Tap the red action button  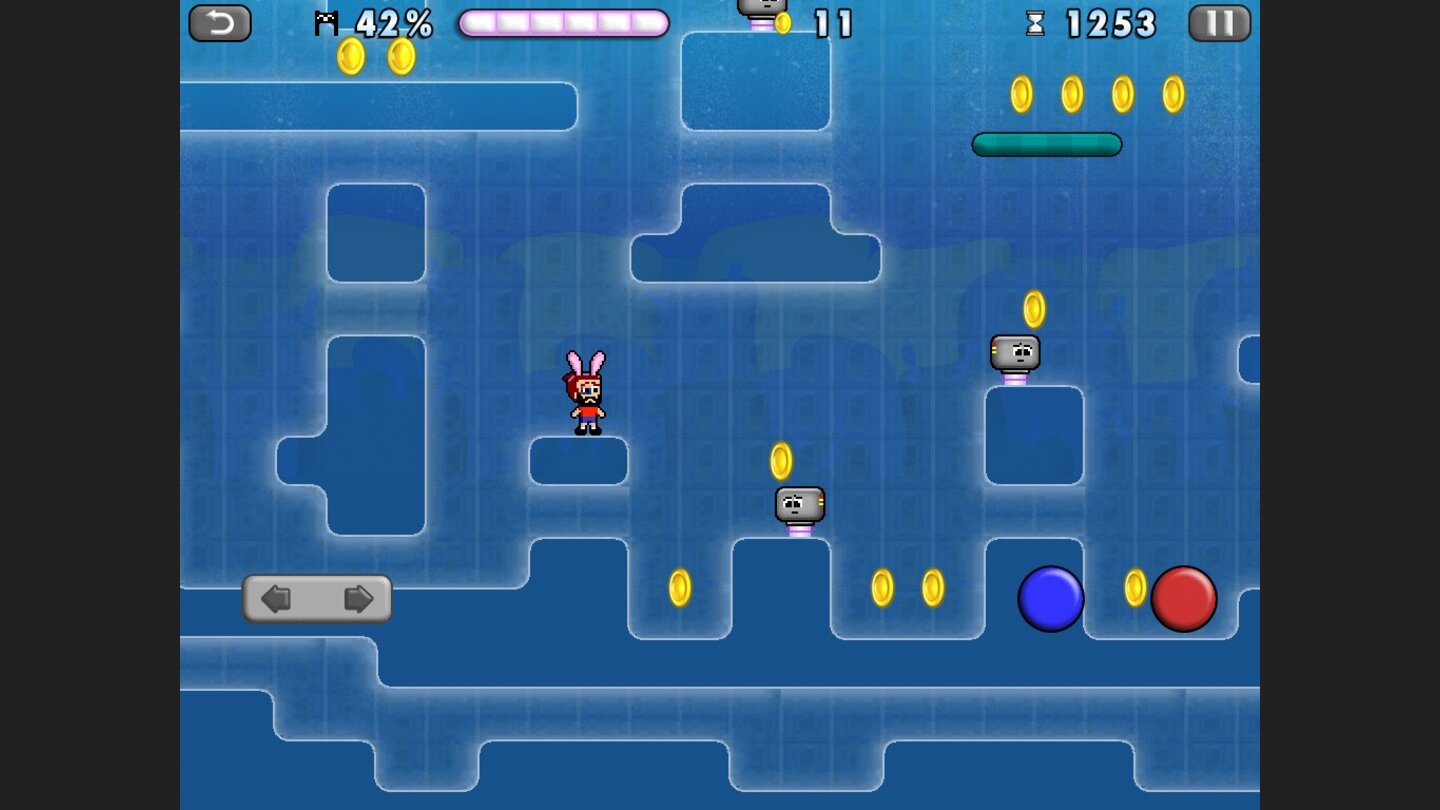pos(1185,597)
